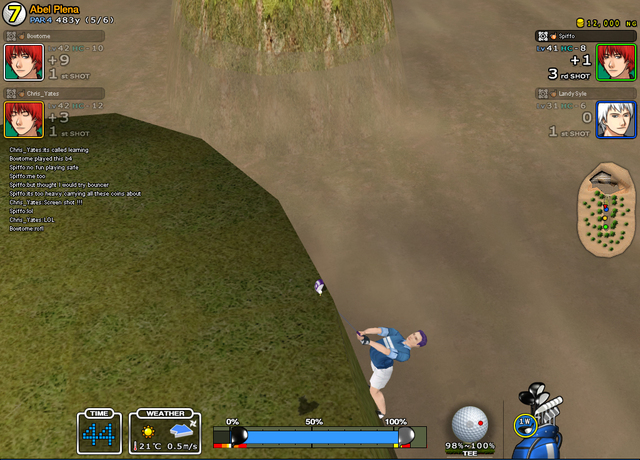The image size is (640, 460).
Task: Select Chris_Yates' player portrait
Action: click(21, 119)
